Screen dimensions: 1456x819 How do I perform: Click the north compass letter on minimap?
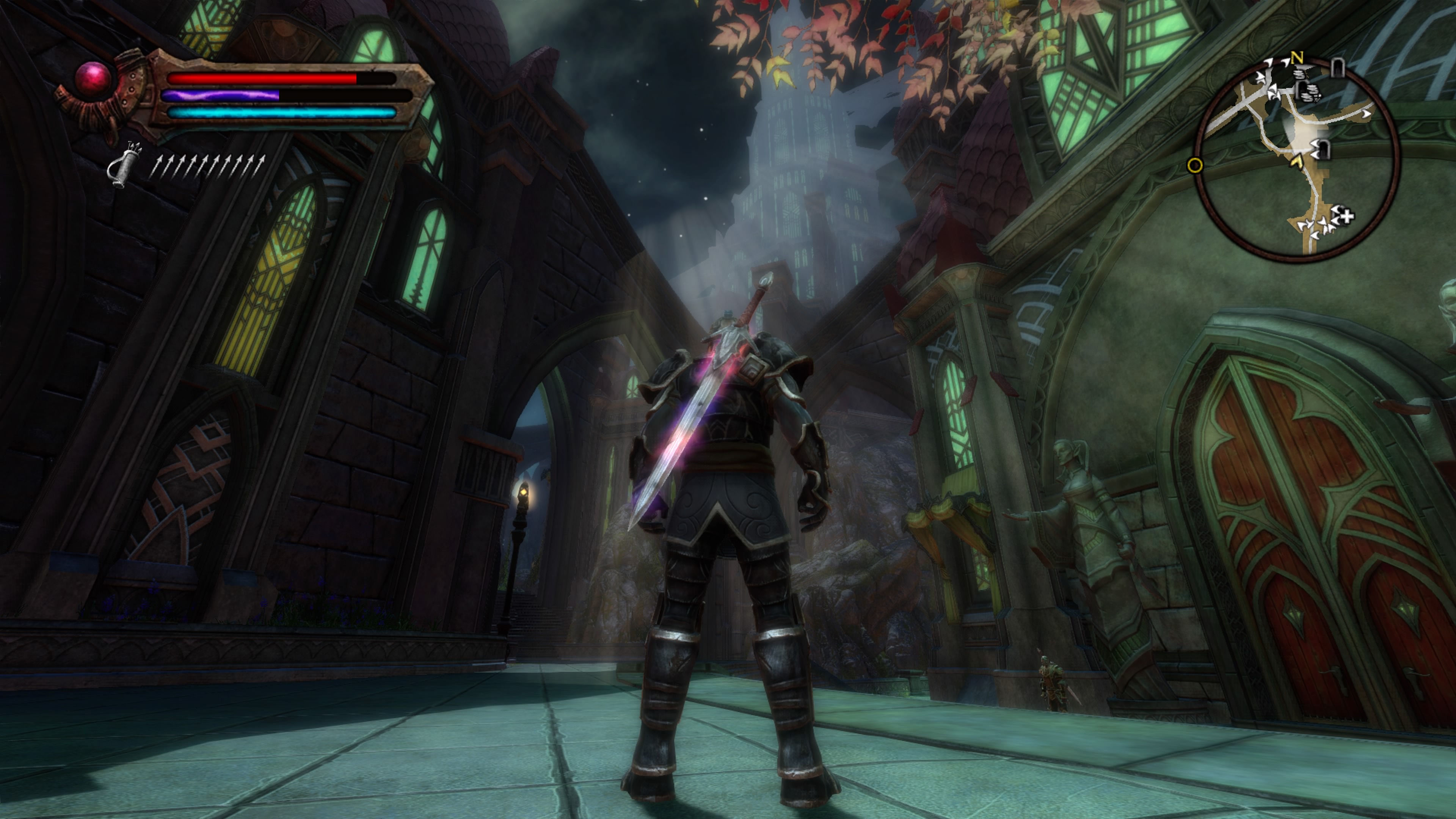pyautogui.click(x=1297, y=57)
